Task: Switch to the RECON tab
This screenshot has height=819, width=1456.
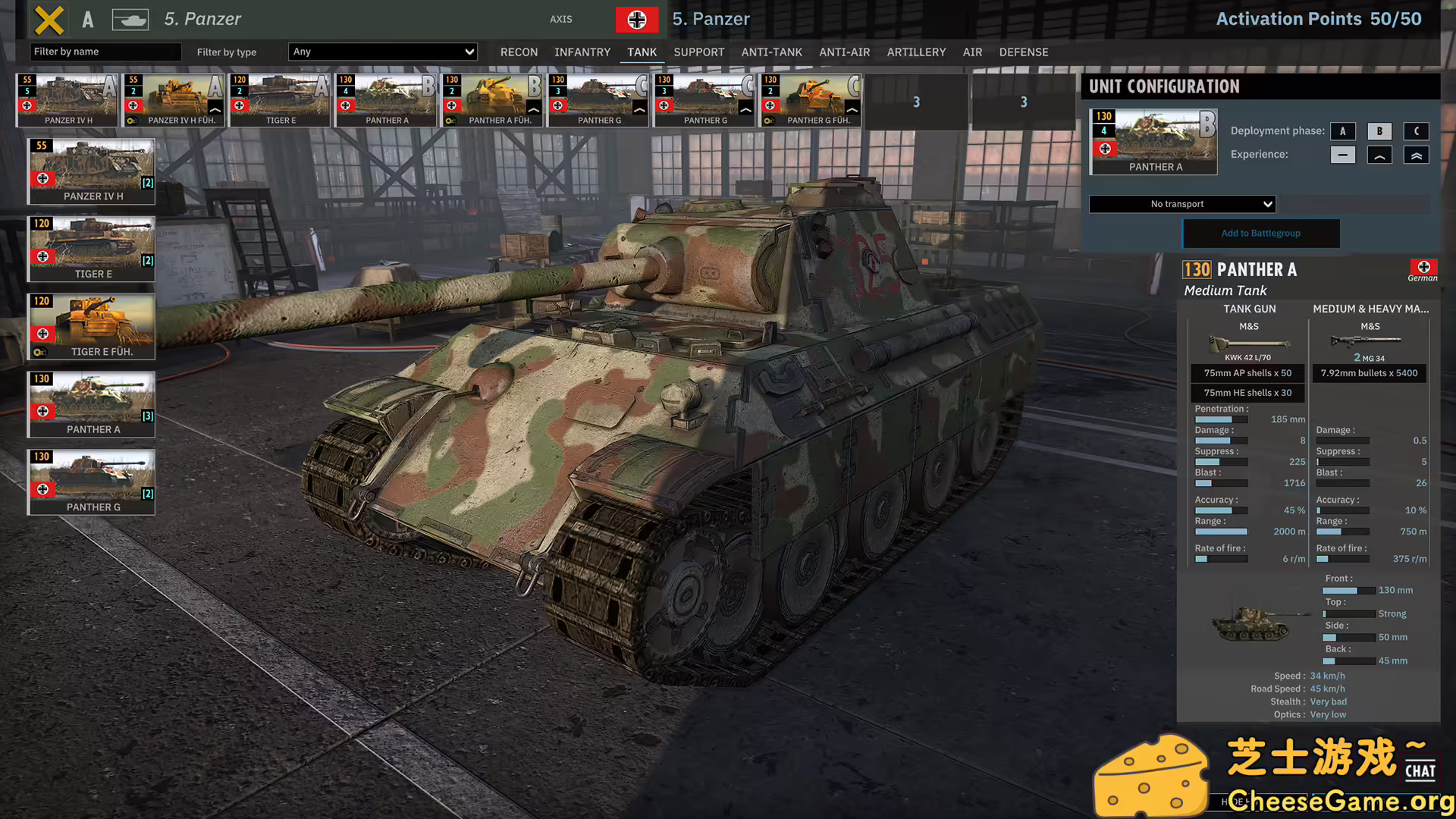Action: (519, 52)
